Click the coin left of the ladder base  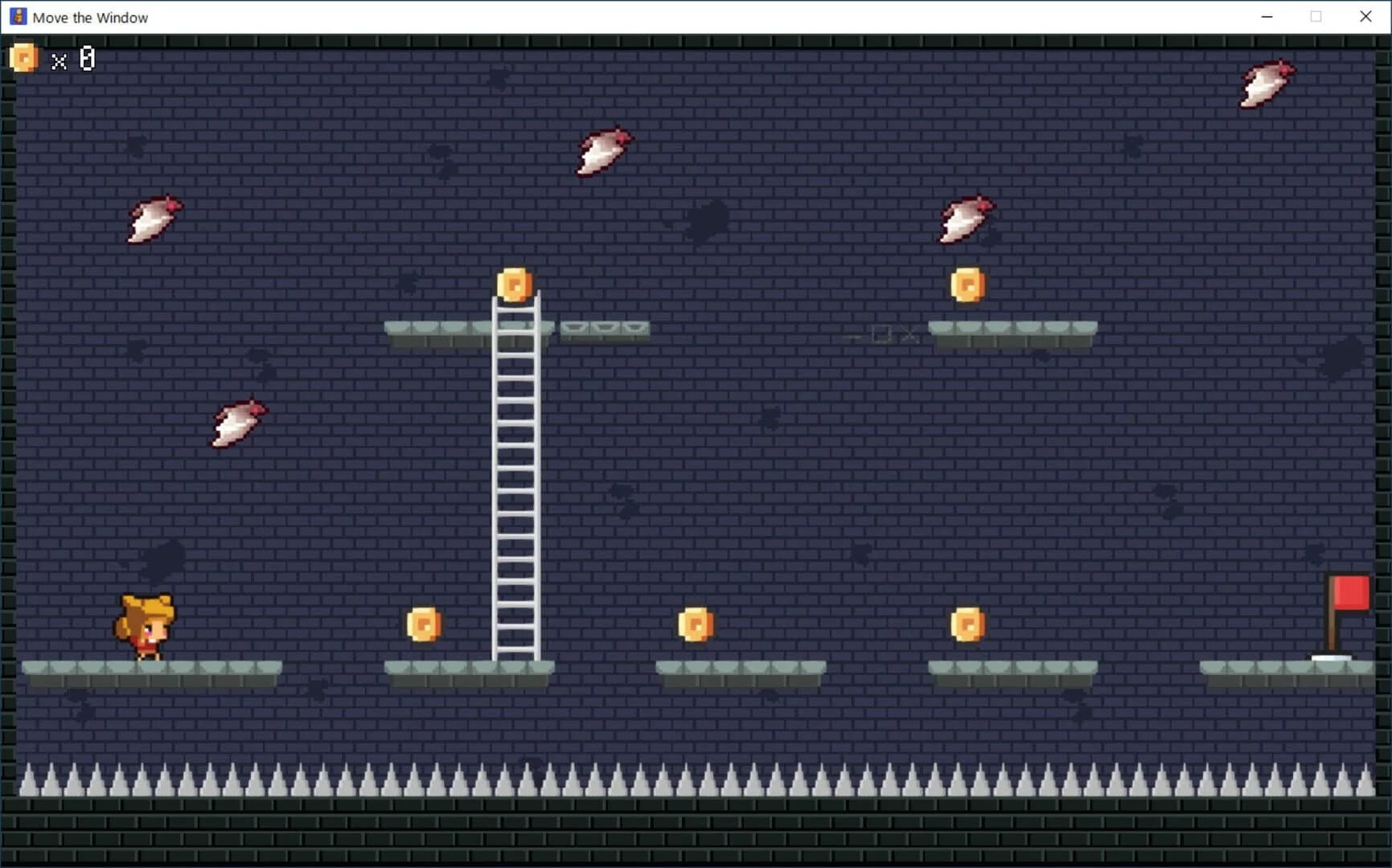point(424,626)
